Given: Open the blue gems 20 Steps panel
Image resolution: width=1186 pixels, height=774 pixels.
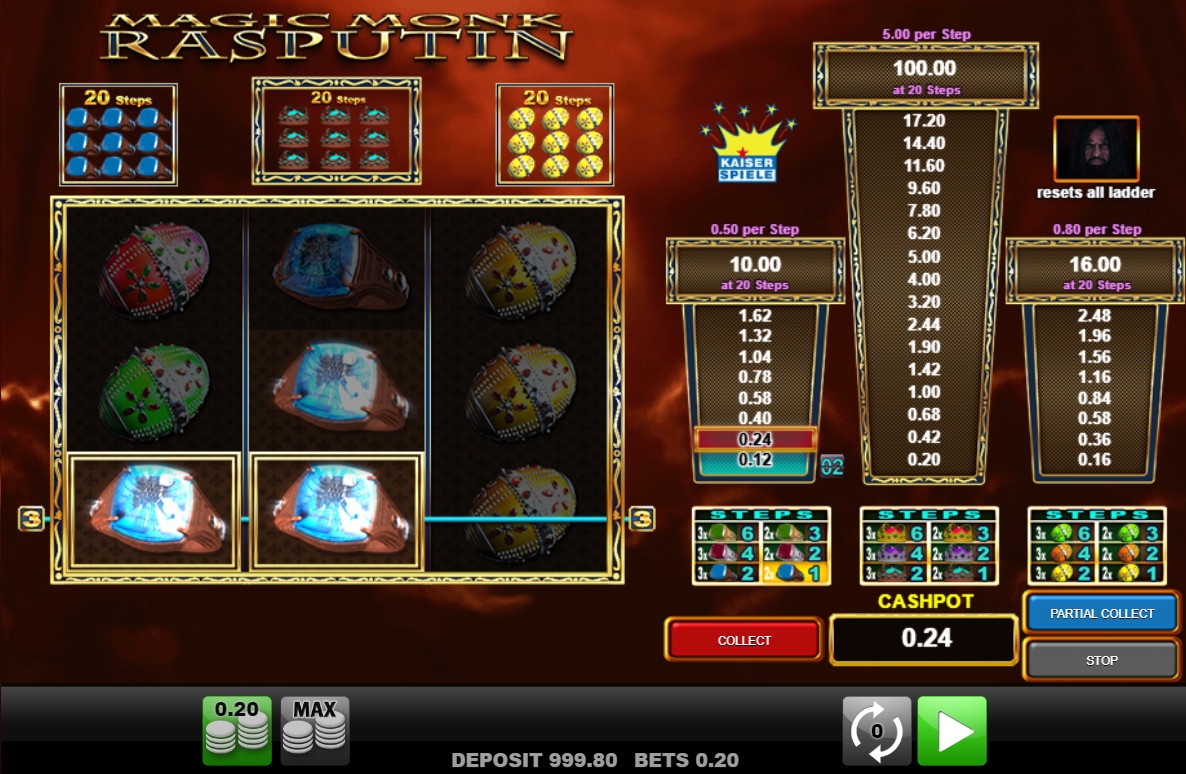Looking at the screenshot, I should [x=118, y=135].
